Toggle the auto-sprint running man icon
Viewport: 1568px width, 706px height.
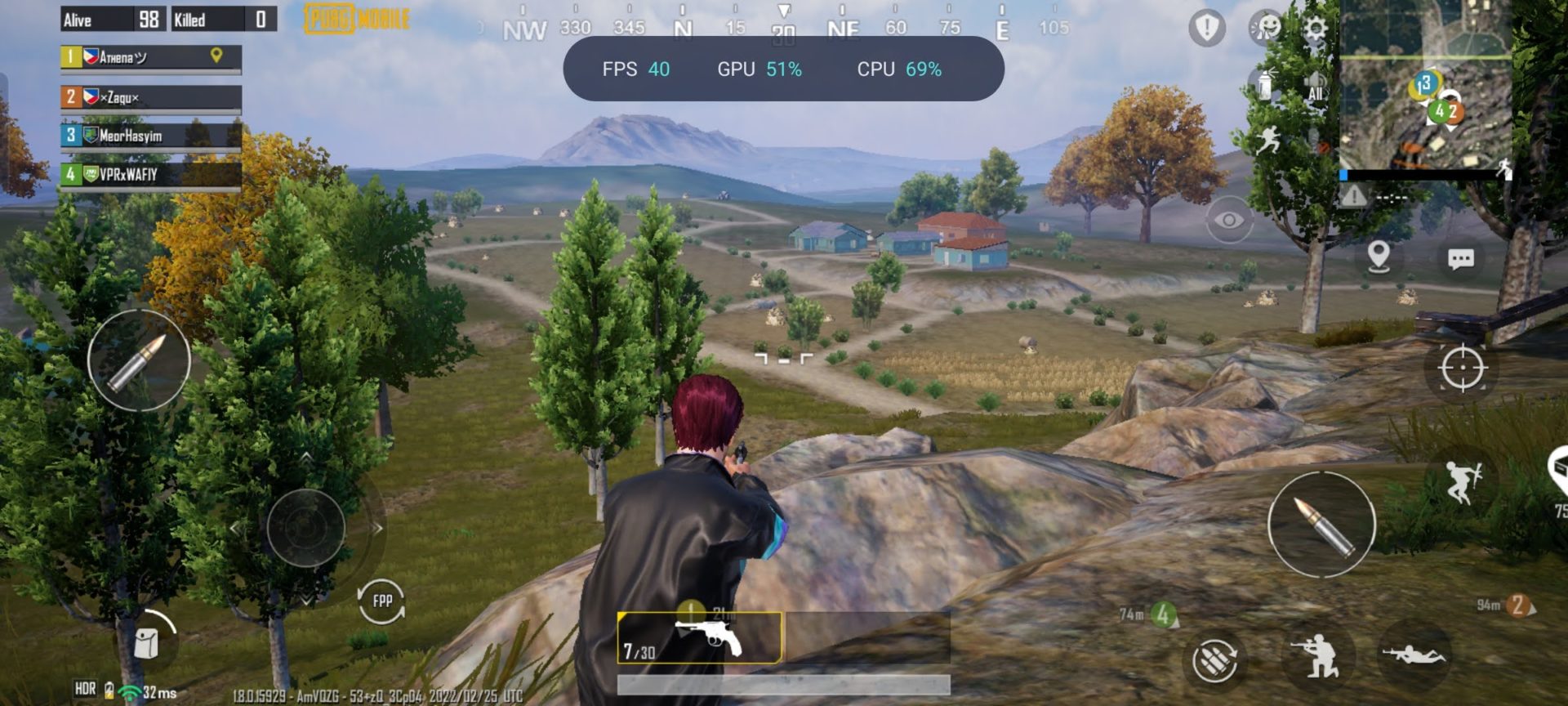(x=1267, y=141)
